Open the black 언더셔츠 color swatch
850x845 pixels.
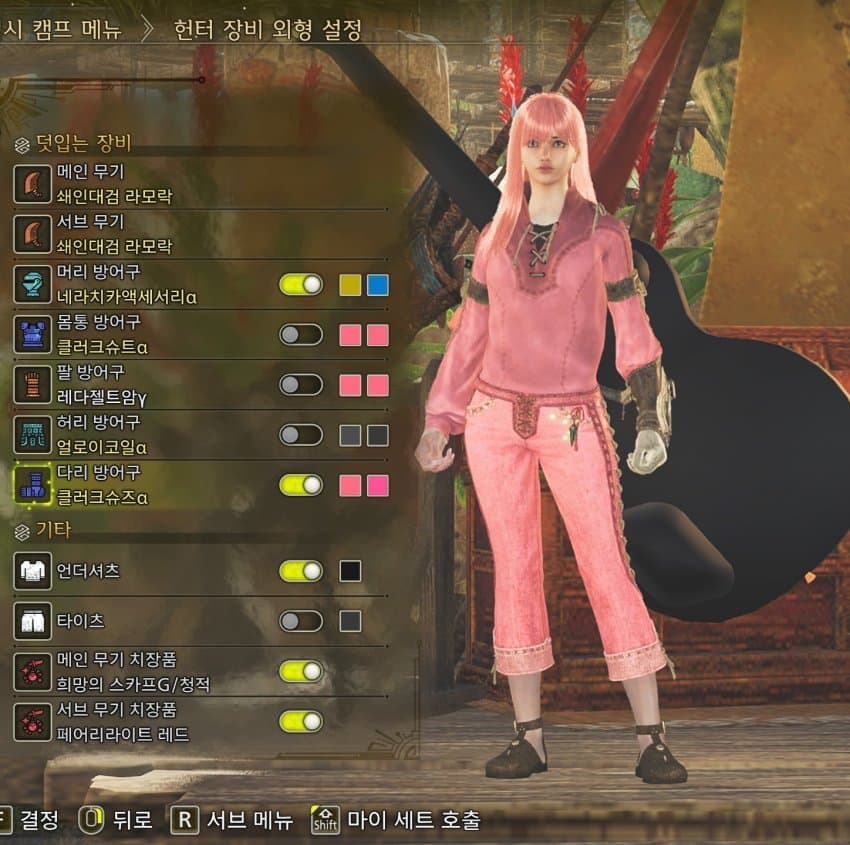350,571
